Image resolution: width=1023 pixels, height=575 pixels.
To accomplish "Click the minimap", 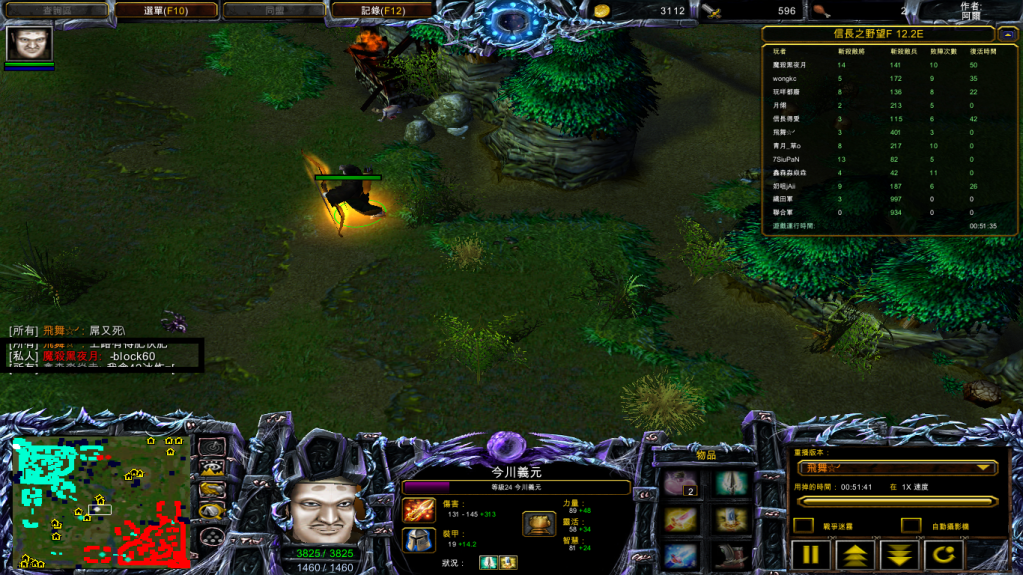I will point(100,500).
